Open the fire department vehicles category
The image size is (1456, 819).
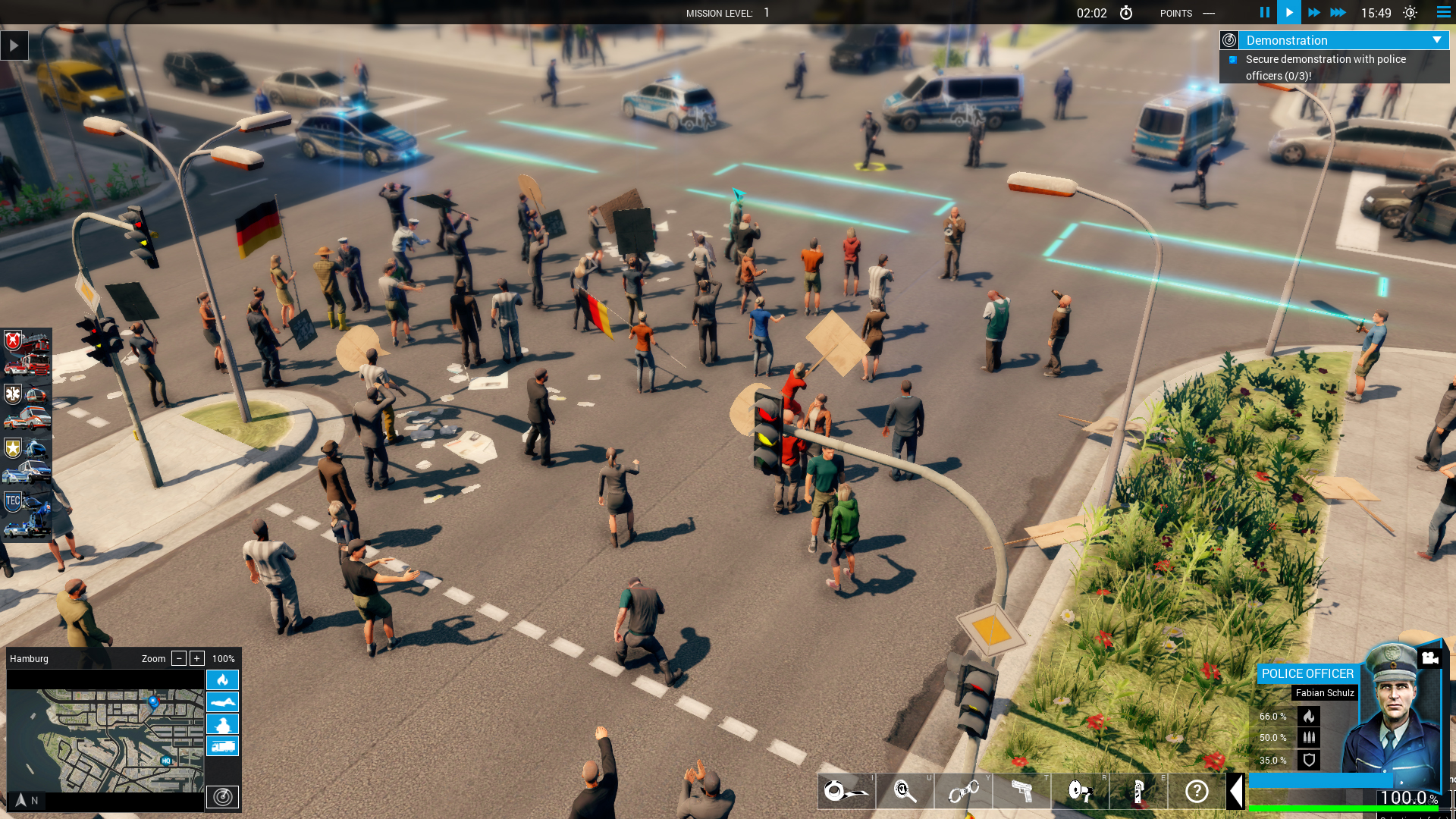pyautogui.click(x=14, y=341)
